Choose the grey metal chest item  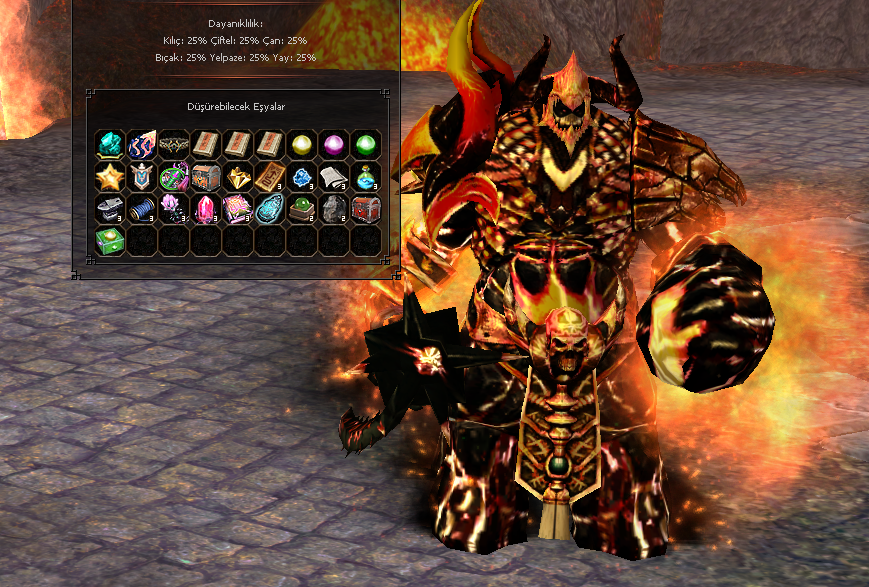coord(206,177)
